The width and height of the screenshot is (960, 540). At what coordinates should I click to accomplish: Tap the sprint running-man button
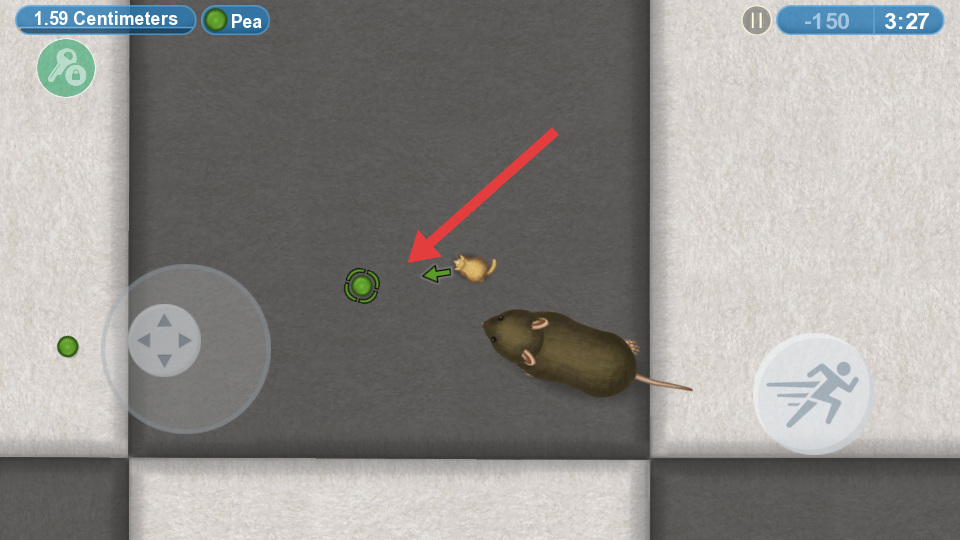[x=813, y=393]
